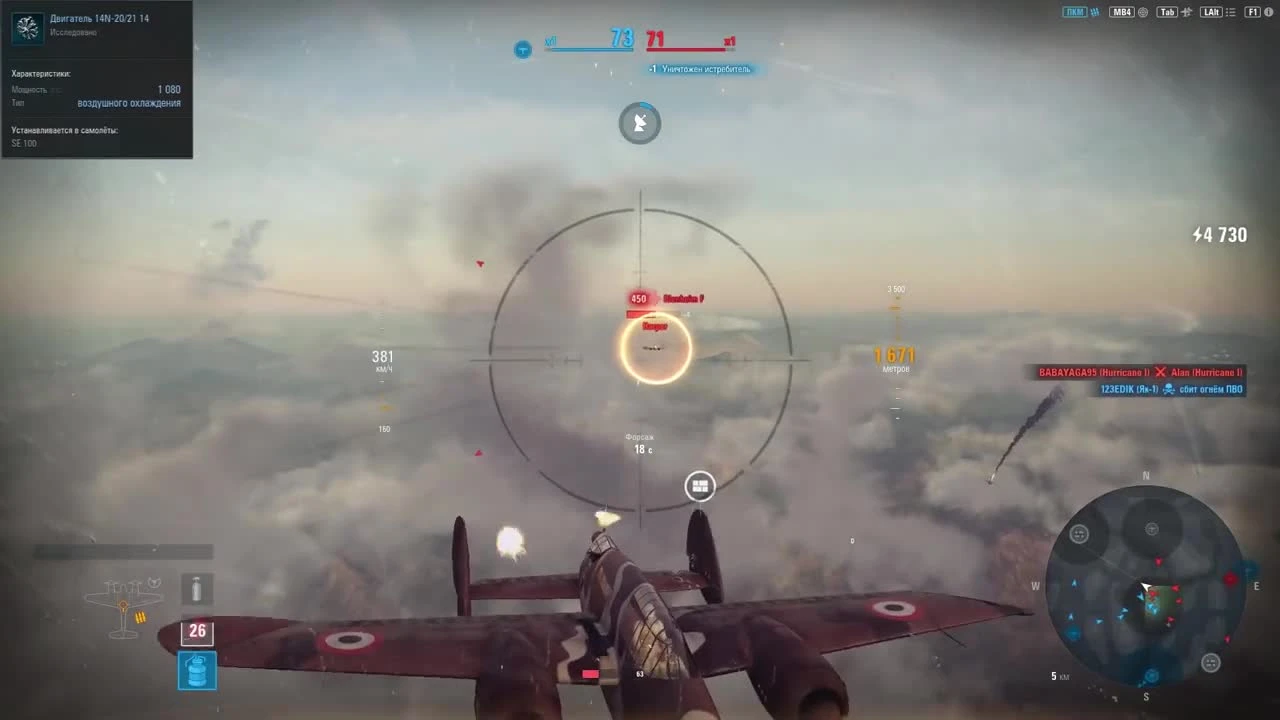Click the 26 ammunition counter box
The image size is (1280, 720).
(196, 631)
